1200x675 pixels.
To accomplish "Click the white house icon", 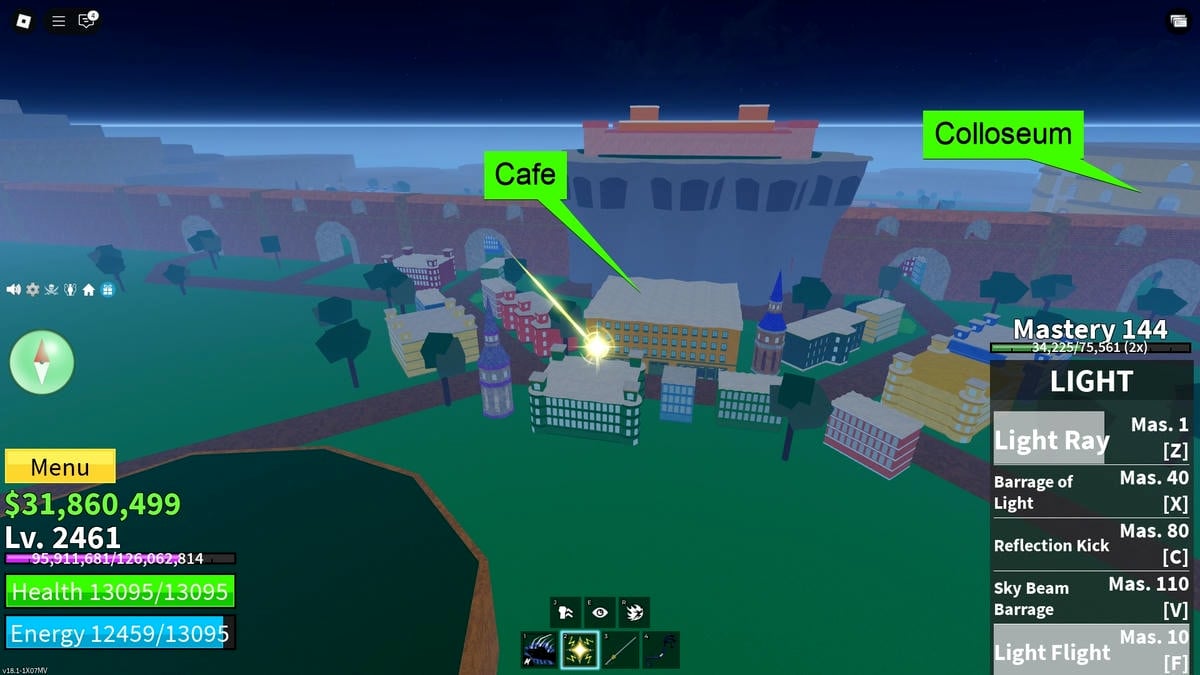I will pyautogui.click(x=89, y=289).
